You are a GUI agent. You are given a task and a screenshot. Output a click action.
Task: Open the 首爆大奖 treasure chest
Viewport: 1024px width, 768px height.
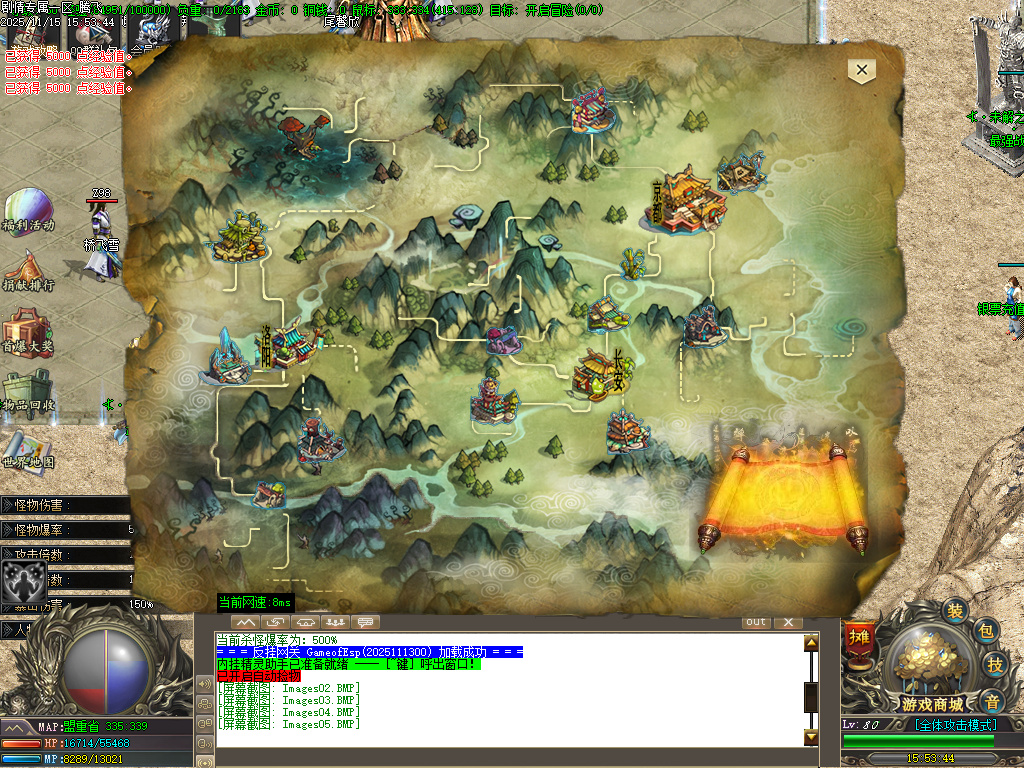click(x=27, y=332)
